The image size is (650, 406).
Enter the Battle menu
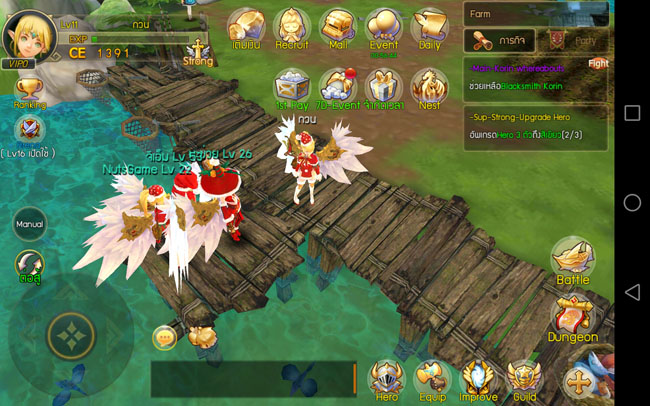click(573, 264)
